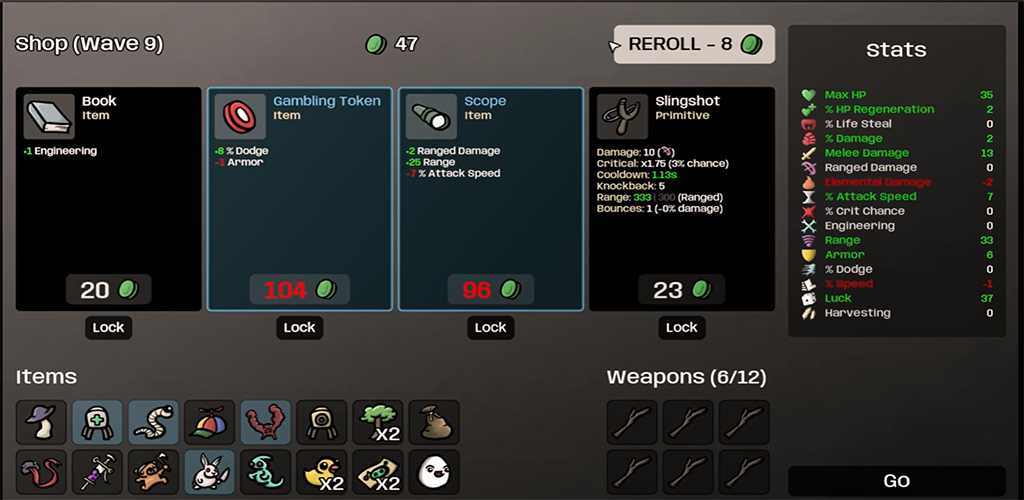Select the purple-hat mushroom item
The image size is (1024, 500).
tap(42, 422)
